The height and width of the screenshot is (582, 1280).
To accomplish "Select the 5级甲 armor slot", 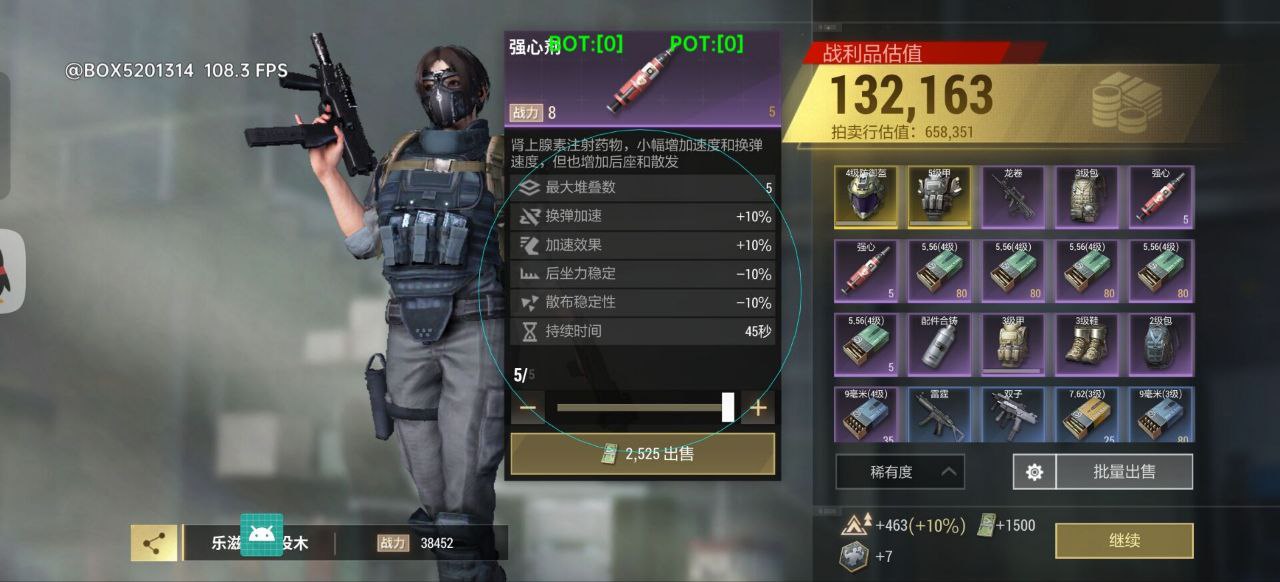I will (940, 198).
